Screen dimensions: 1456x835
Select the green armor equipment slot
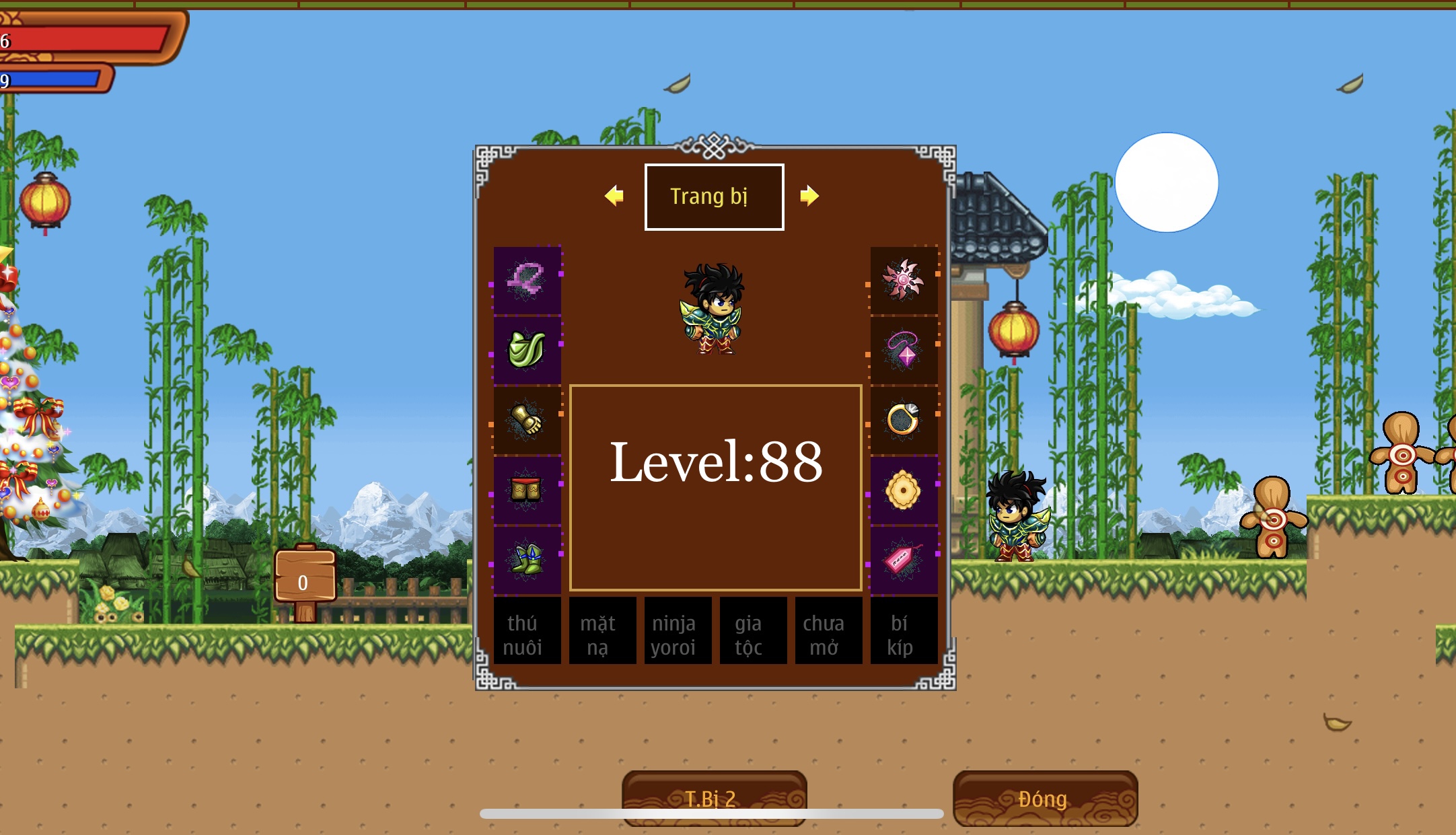[527, 350]
